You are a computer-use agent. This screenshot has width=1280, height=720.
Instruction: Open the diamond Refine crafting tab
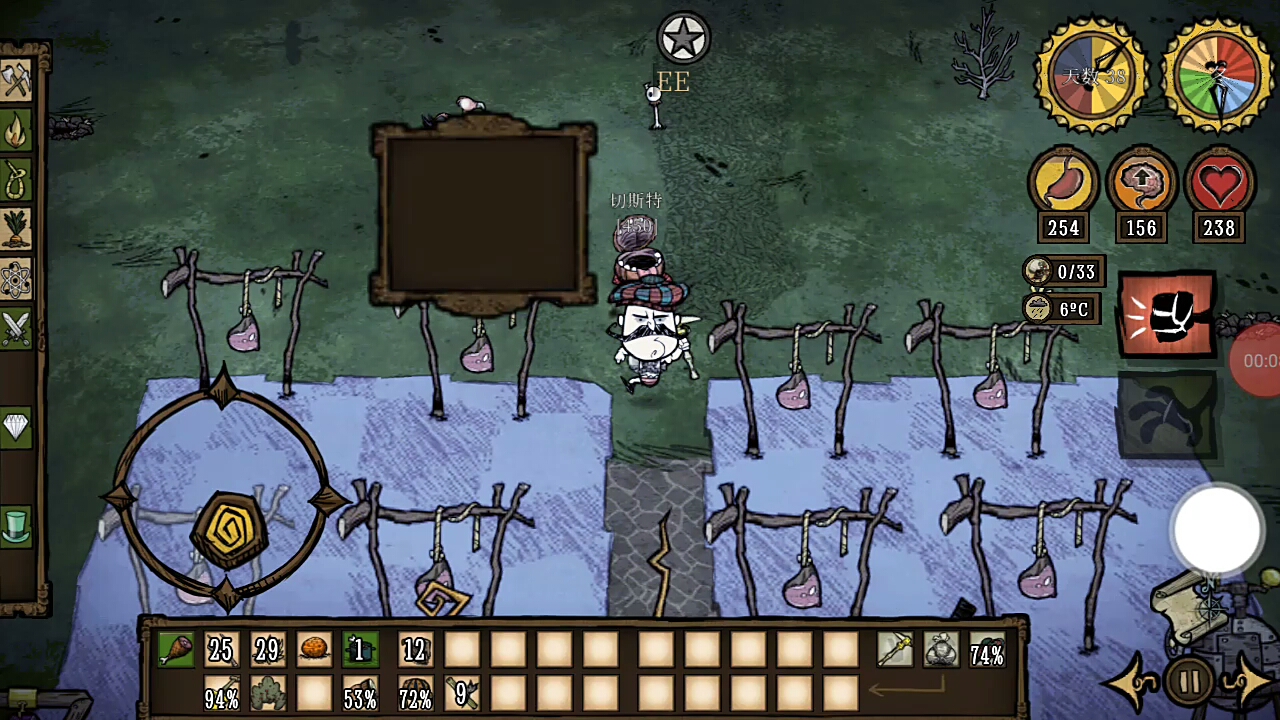coord(17,427)
